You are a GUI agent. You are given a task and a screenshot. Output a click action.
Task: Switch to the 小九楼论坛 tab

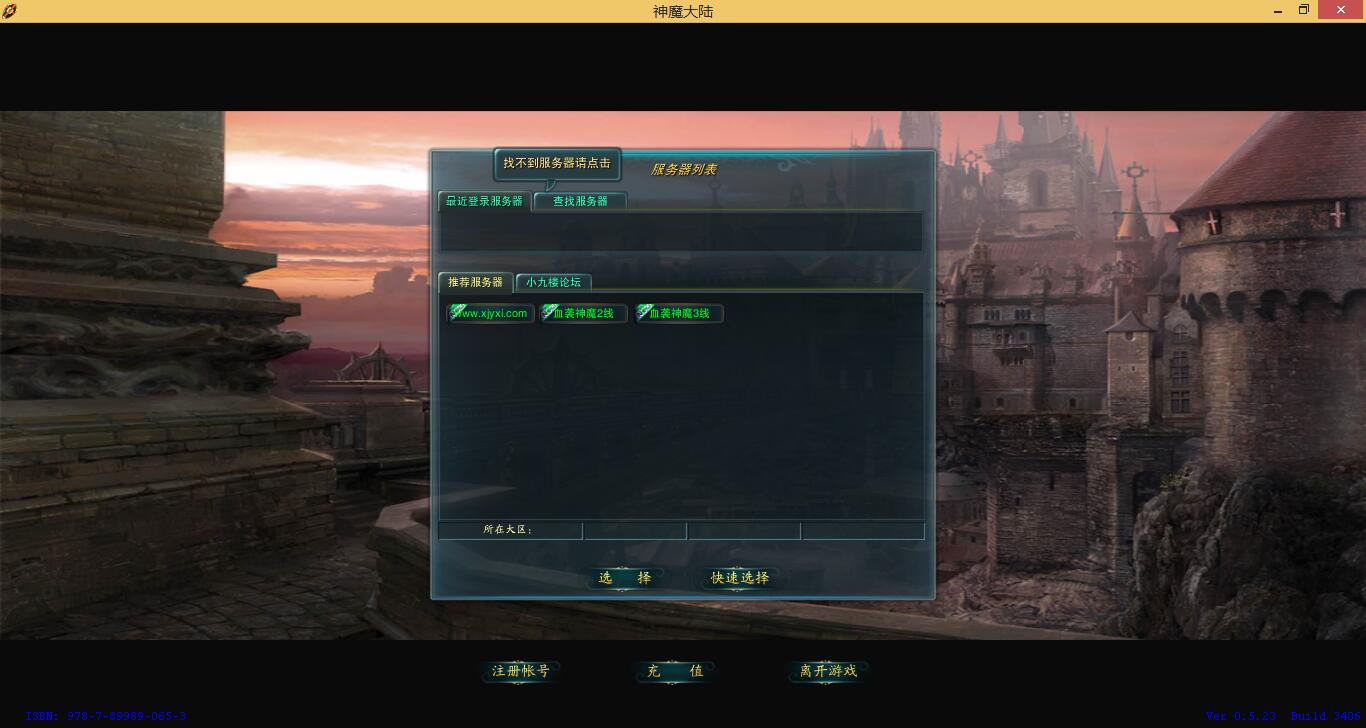tap(553, 282)
